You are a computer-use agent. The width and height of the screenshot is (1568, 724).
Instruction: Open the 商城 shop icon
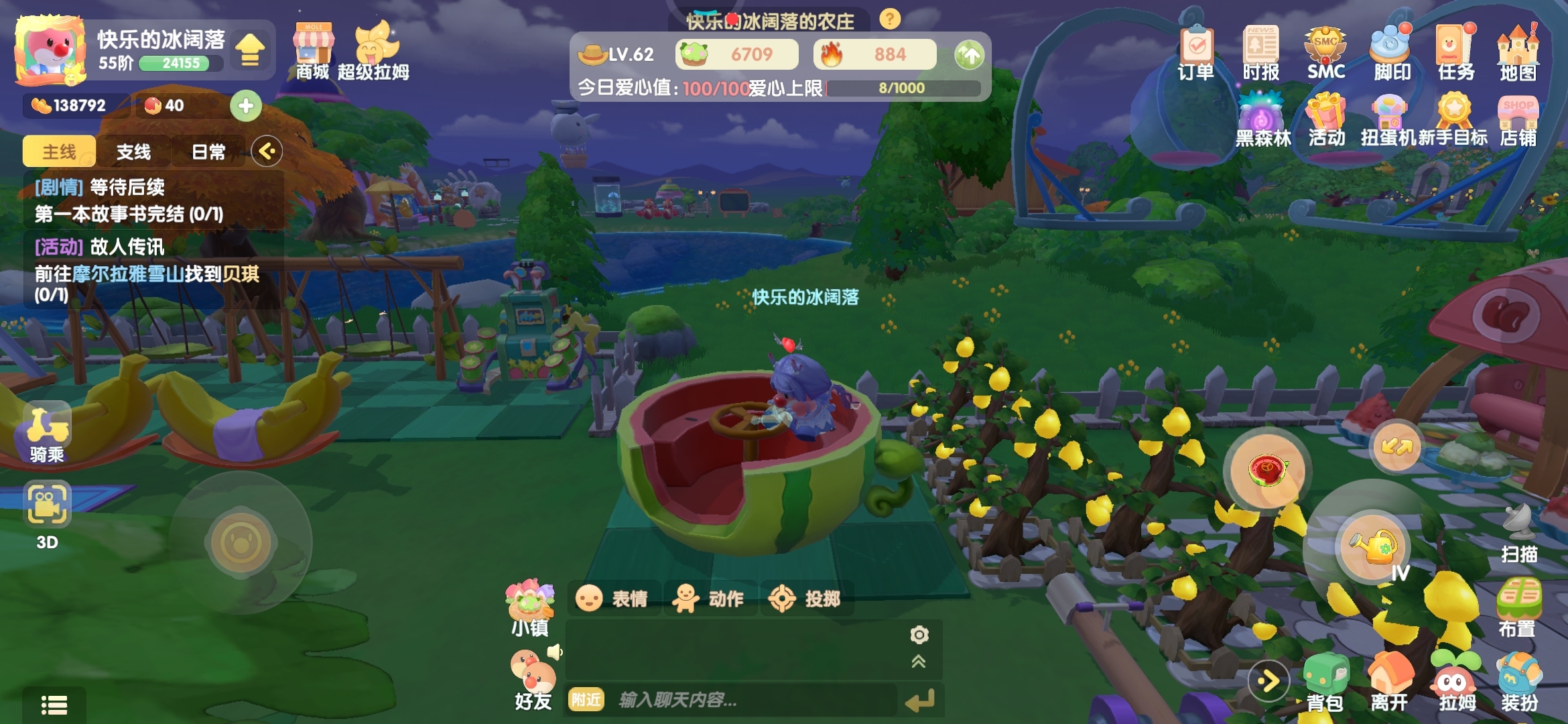313,52
